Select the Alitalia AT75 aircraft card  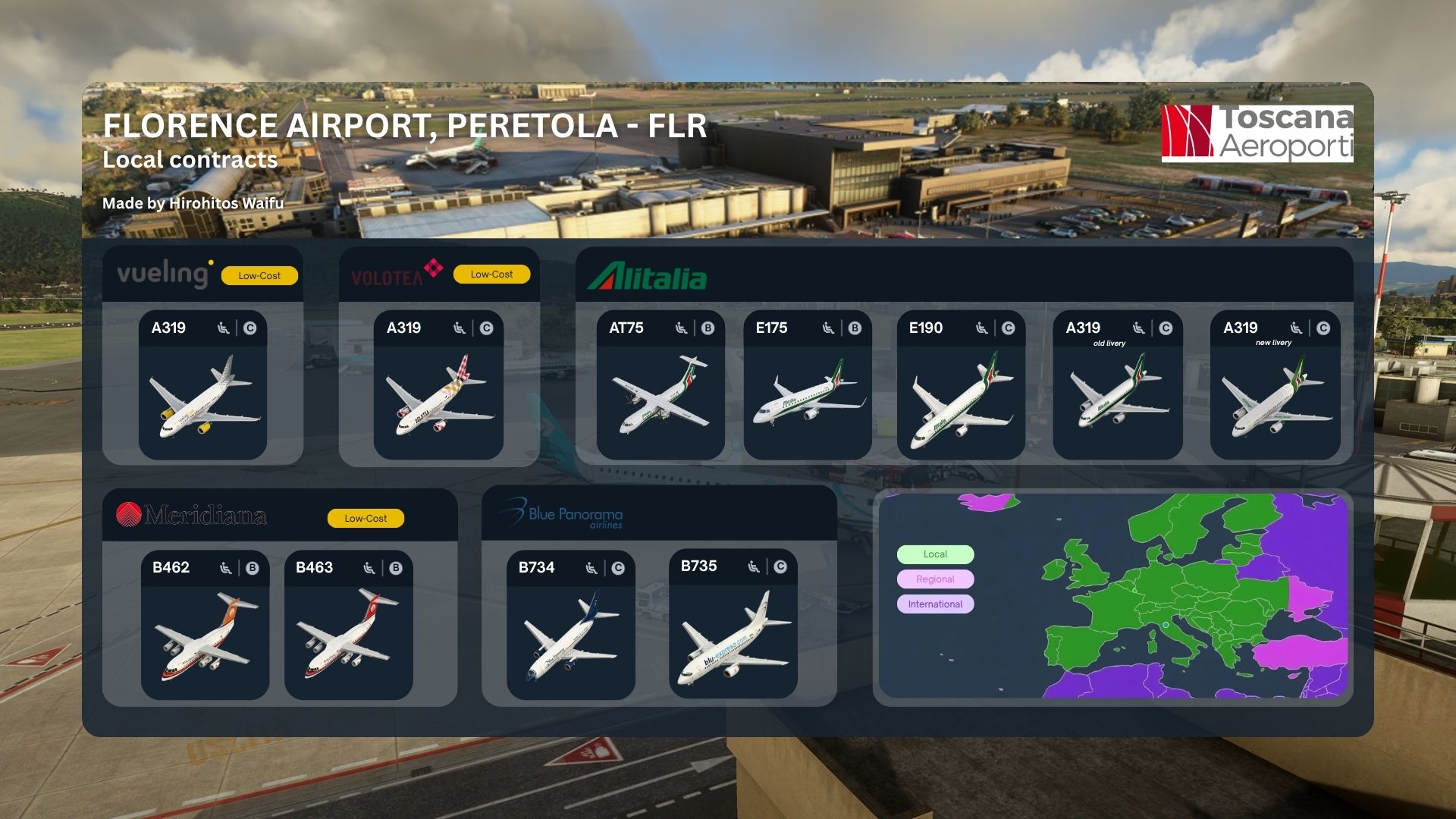pos(660,385)
